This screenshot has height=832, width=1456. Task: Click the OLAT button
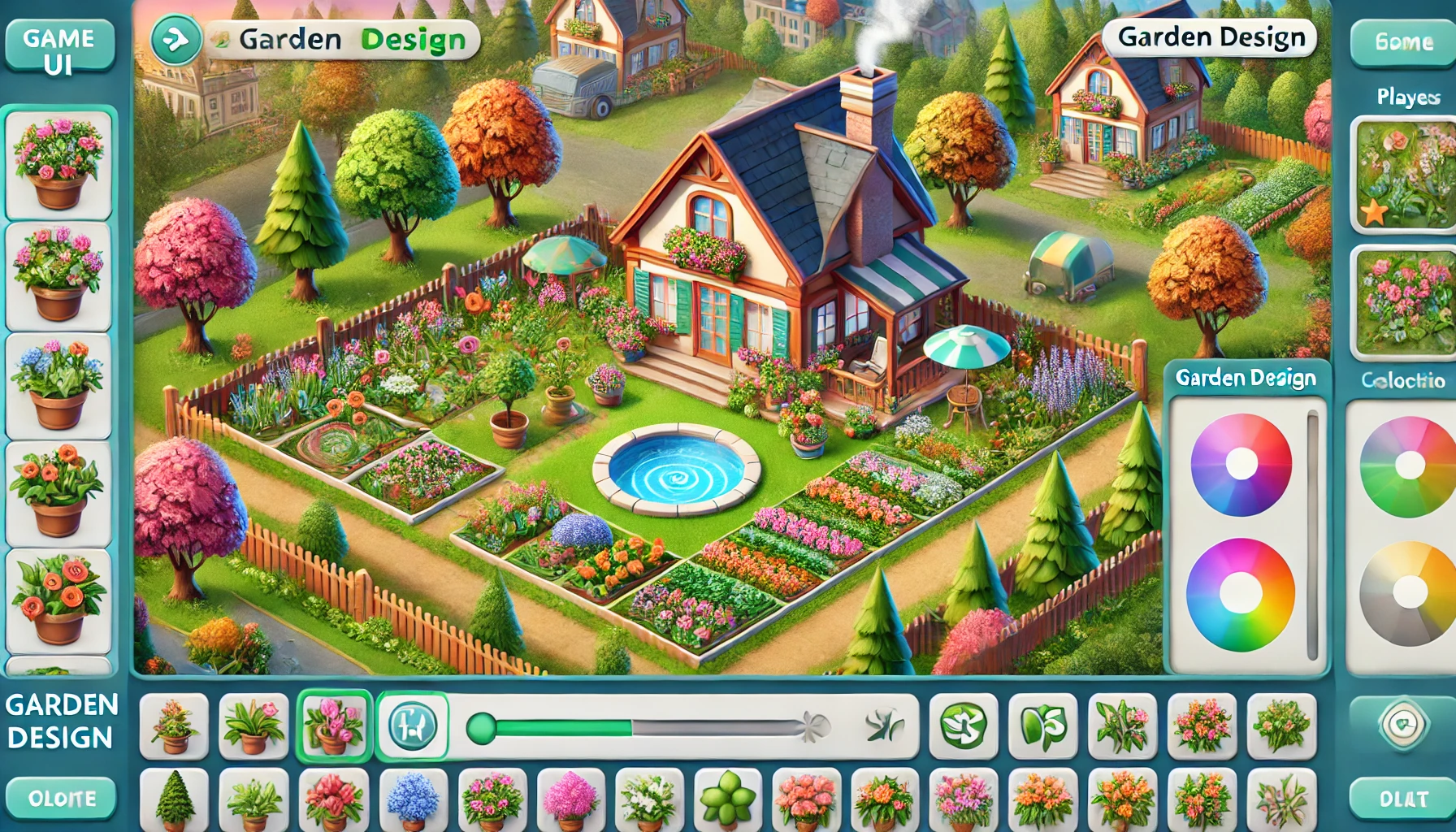tap(1403, 799)
